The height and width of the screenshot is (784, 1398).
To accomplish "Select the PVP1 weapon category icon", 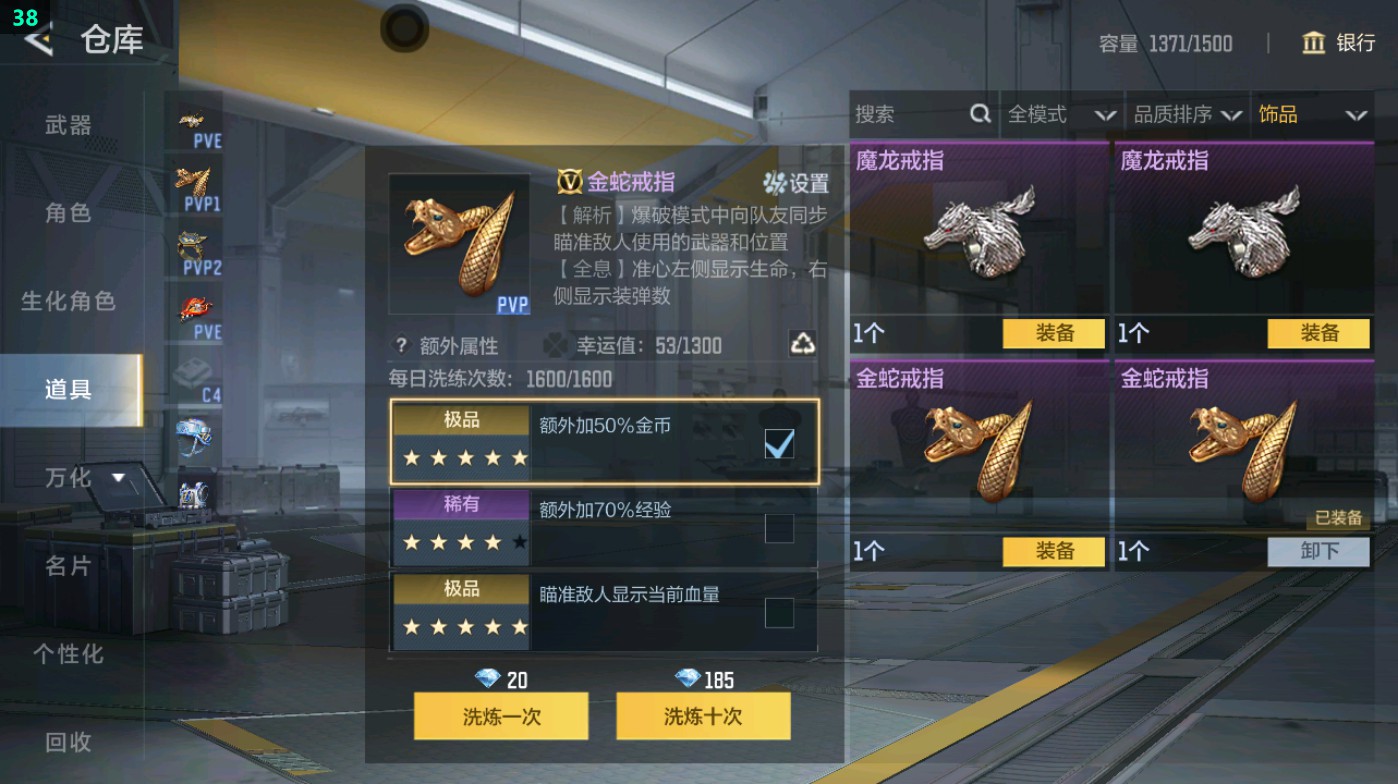I will point(197,183).
